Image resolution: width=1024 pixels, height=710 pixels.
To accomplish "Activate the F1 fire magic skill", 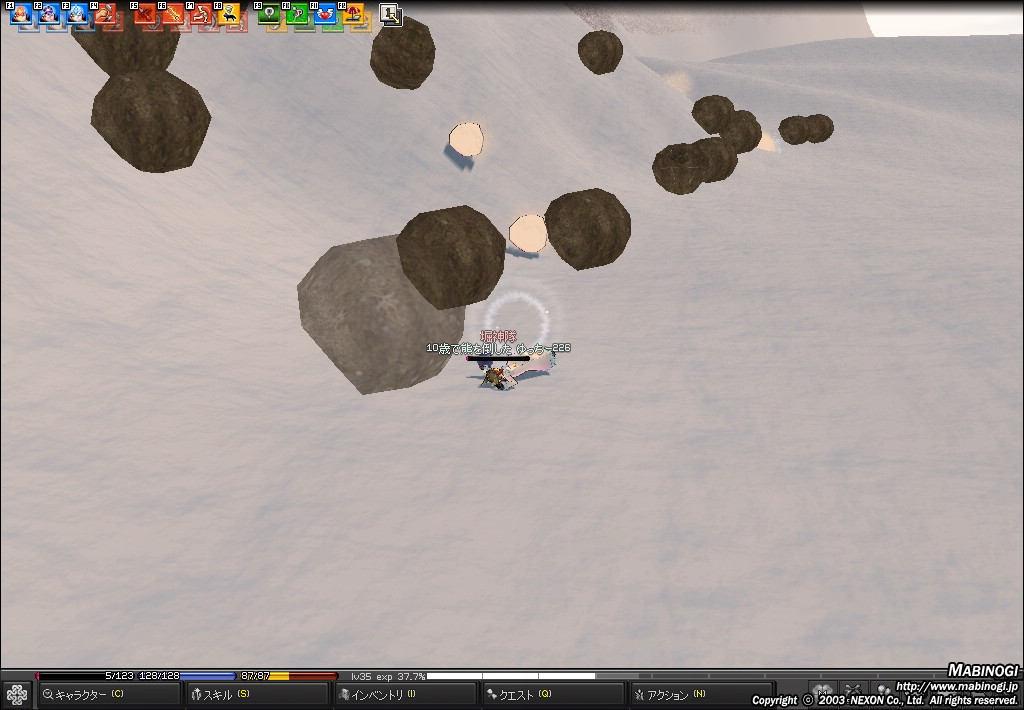I will [x=21, y=14].
